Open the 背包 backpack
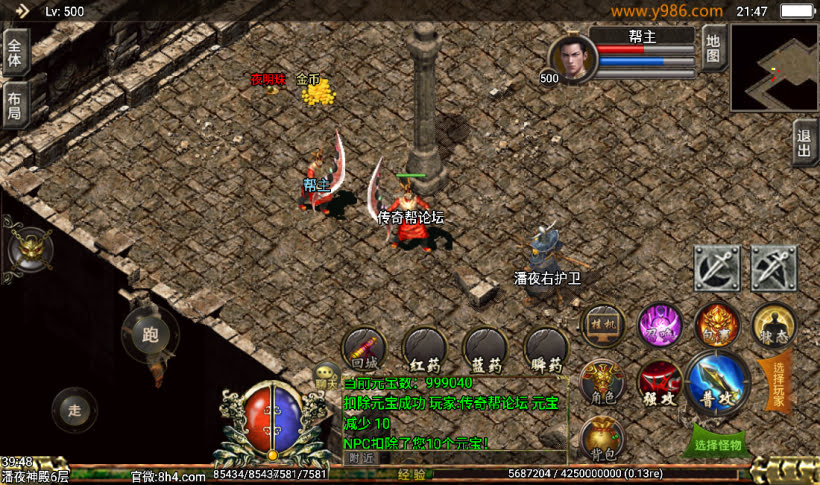The image size is (820, 485). point(602,438)
